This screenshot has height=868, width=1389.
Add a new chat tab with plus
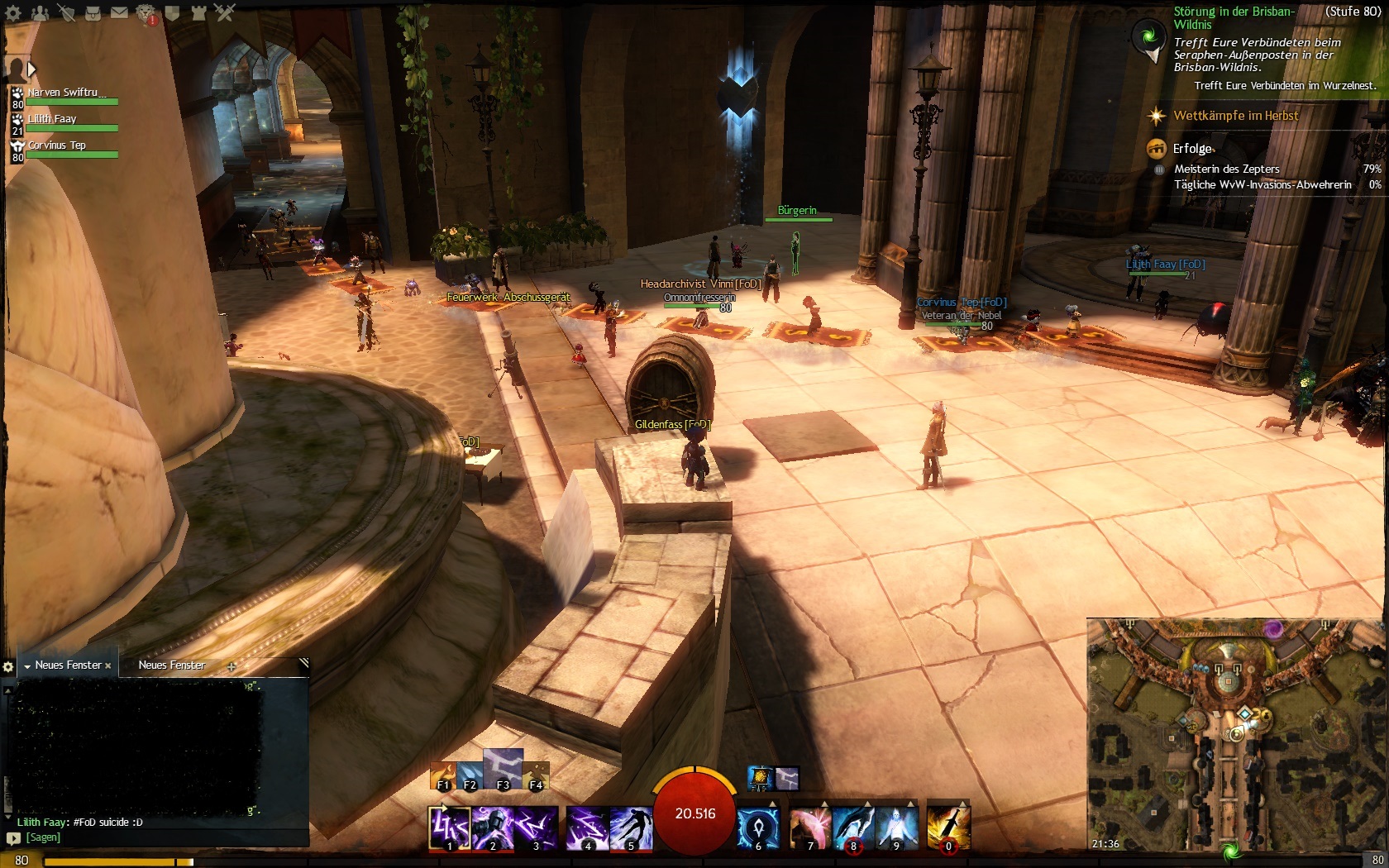click(231, 666)
